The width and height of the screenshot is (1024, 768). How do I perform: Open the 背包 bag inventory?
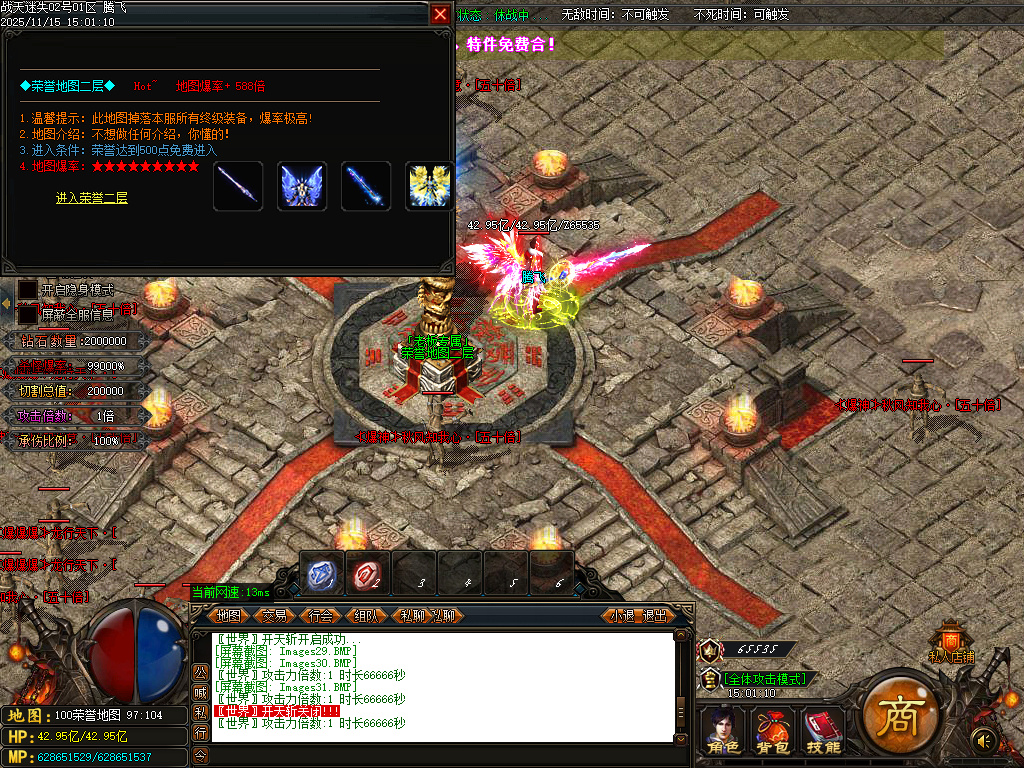(773, 731)
